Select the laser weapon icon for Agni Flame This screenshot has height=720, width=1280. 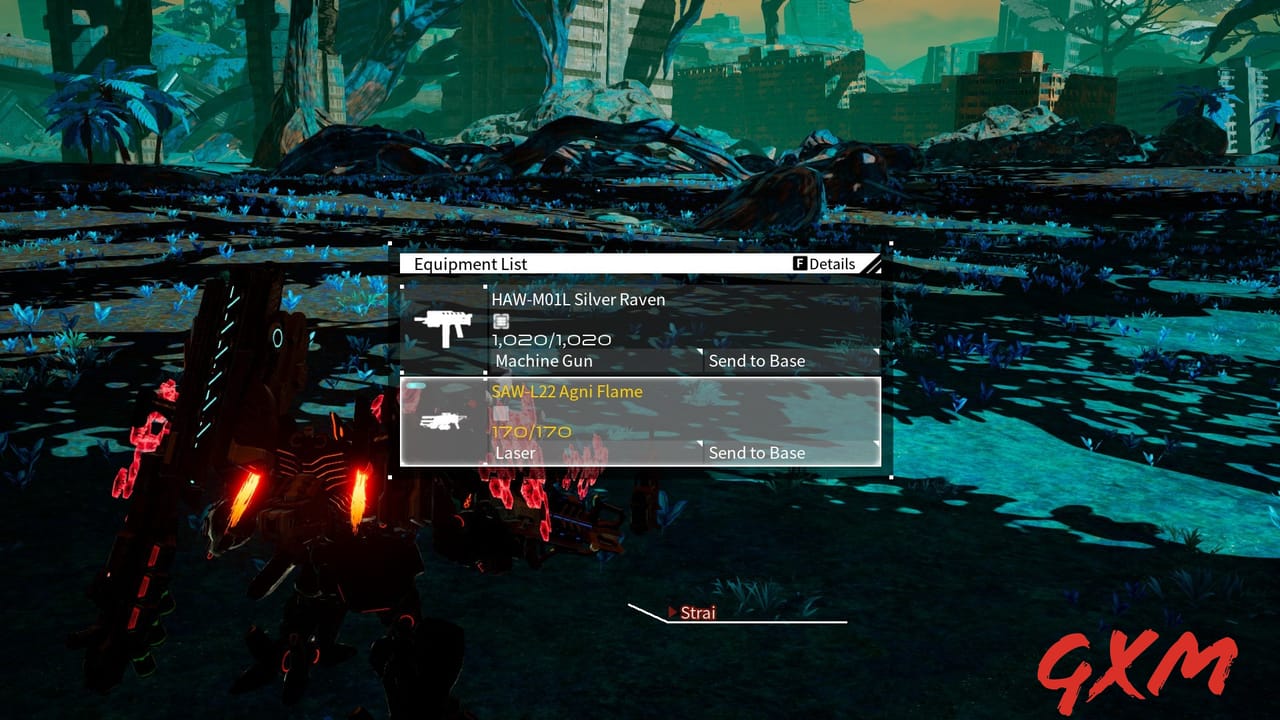click(443, 420)
